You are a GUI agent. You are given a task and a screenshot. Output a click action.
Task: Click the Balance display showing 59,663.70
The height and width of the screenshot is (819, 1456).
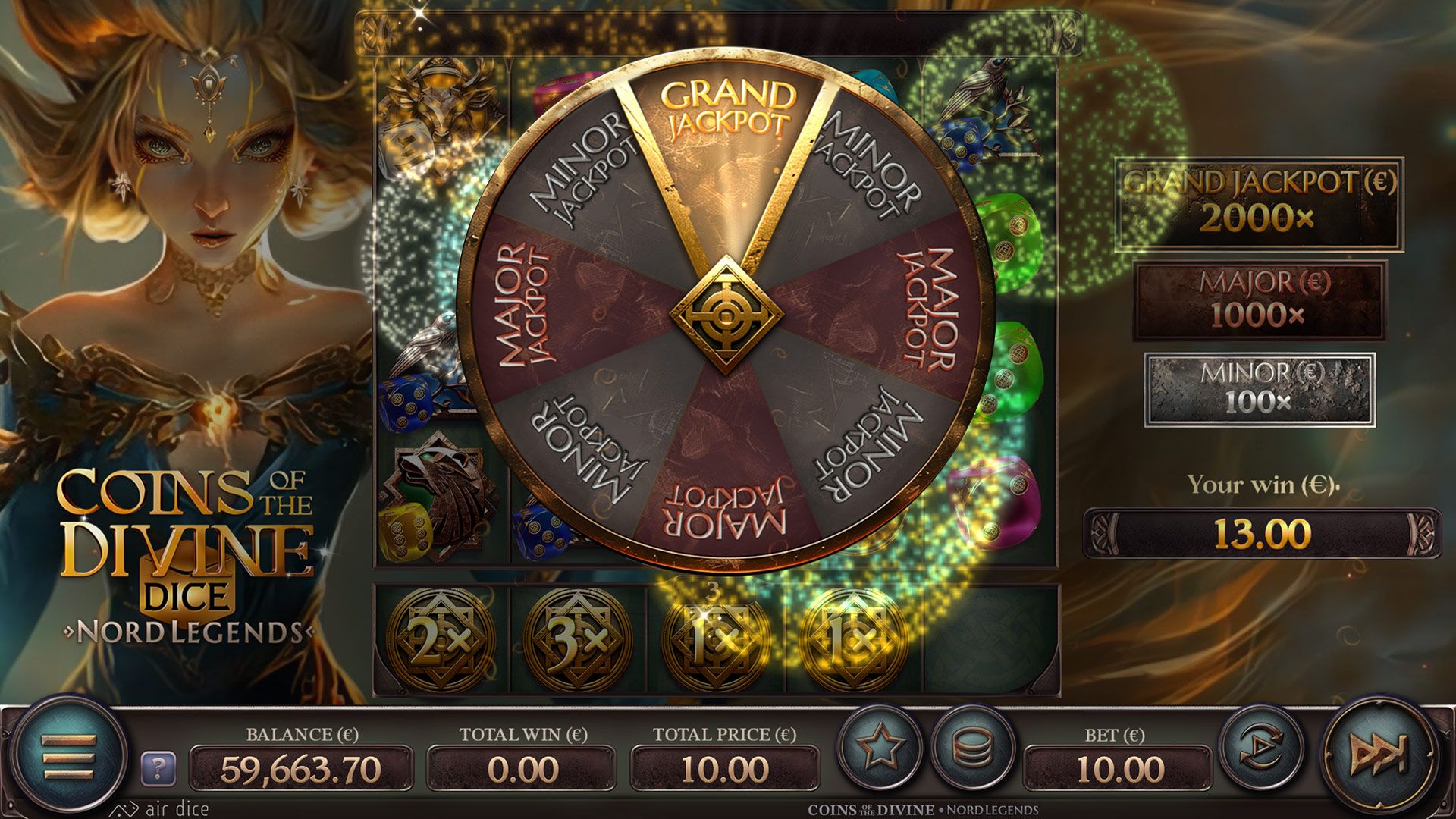coord(300,767)
